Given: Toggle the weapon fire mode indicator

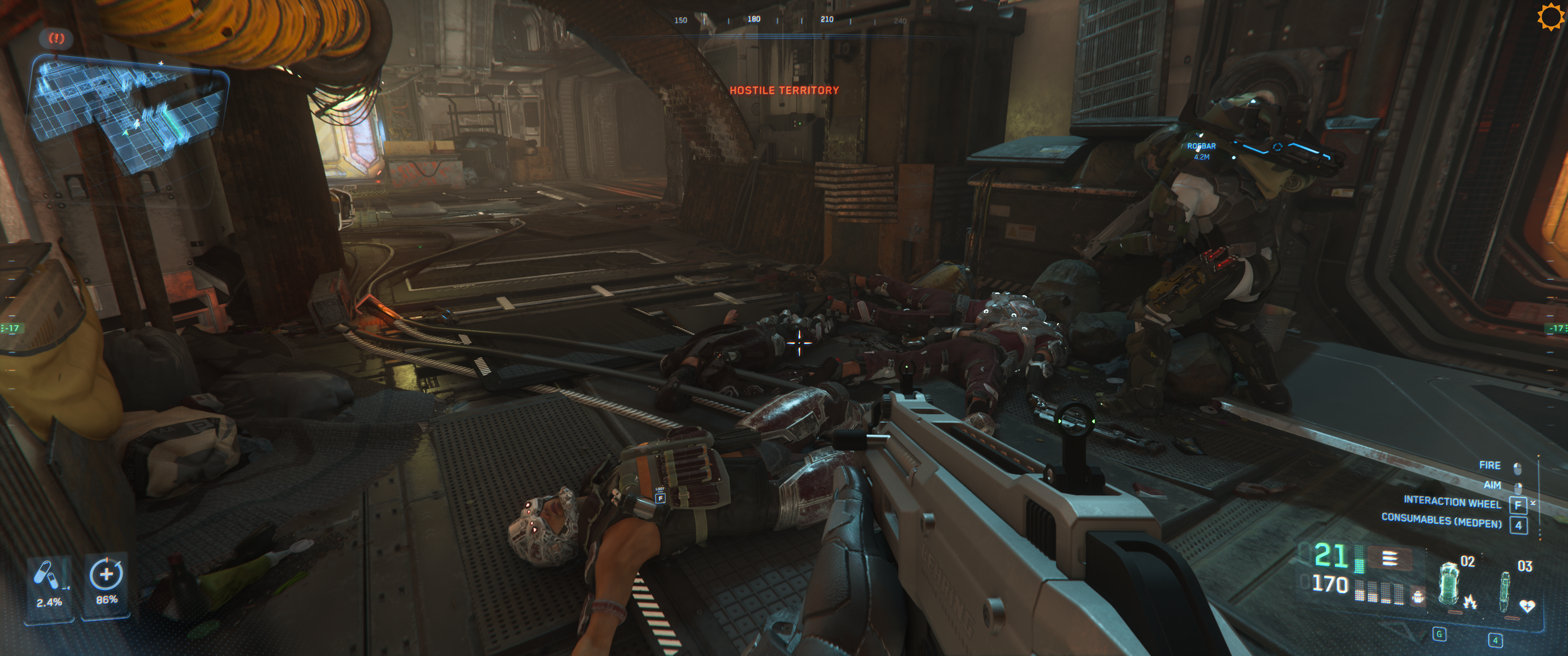Looking at the screenshot, I should [x=1389, y=558].
